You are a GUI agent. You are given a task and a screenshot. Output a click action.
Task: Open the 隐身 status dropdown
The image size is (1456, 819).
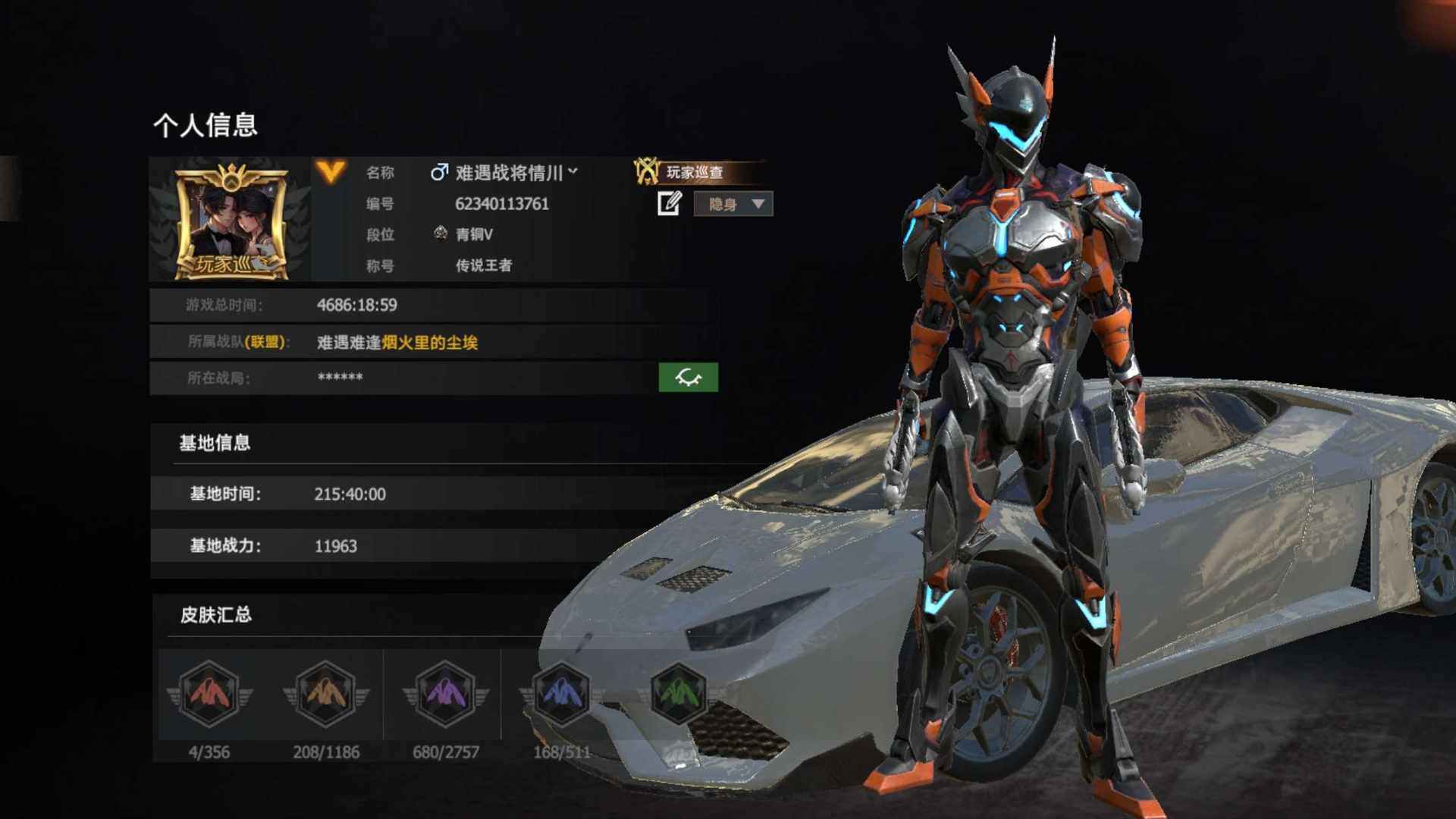(x=733, y=204)
